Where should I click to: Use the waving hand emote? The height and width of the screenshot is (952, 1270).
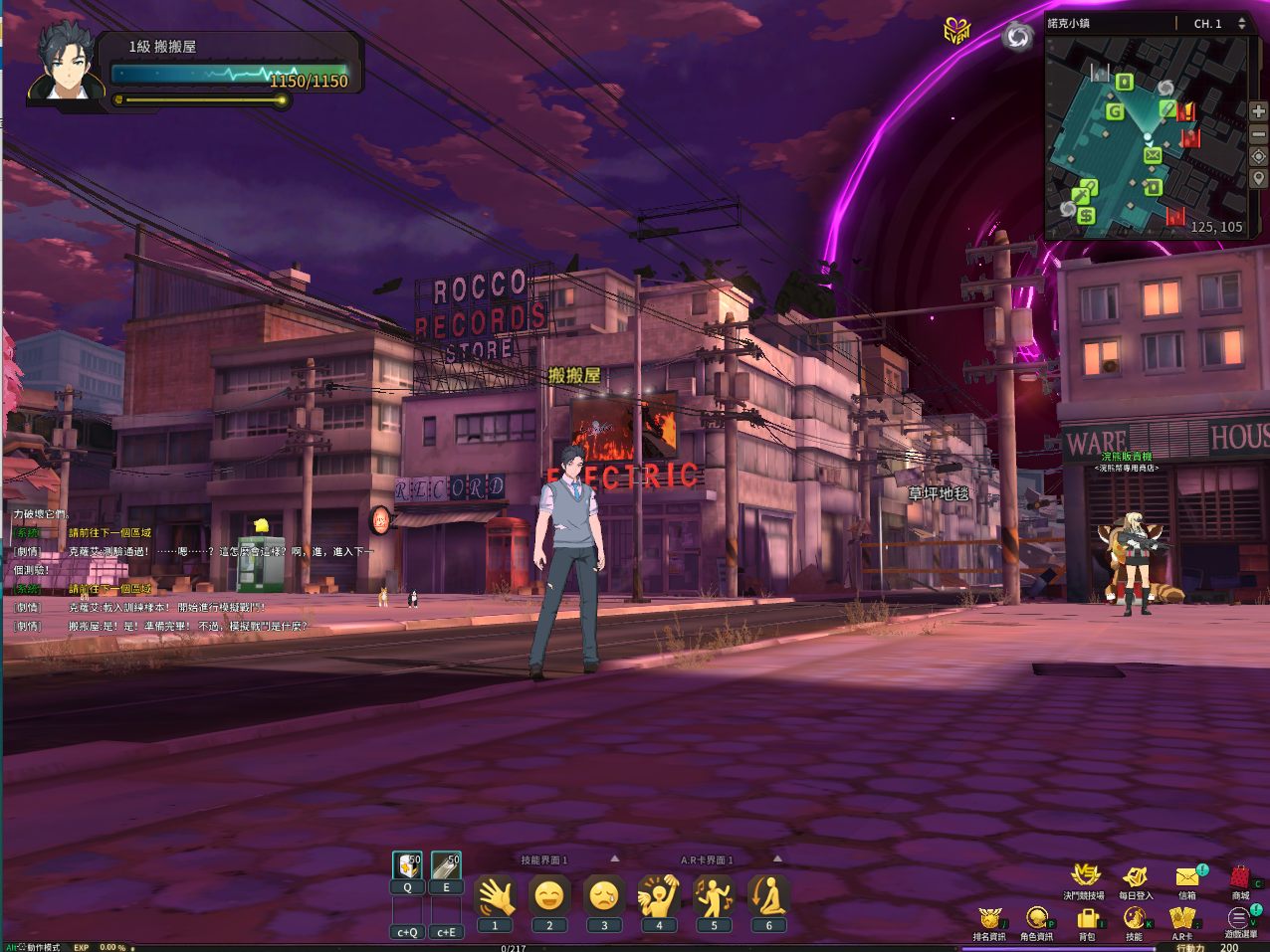pyautogui.click(x=495, y=896)
